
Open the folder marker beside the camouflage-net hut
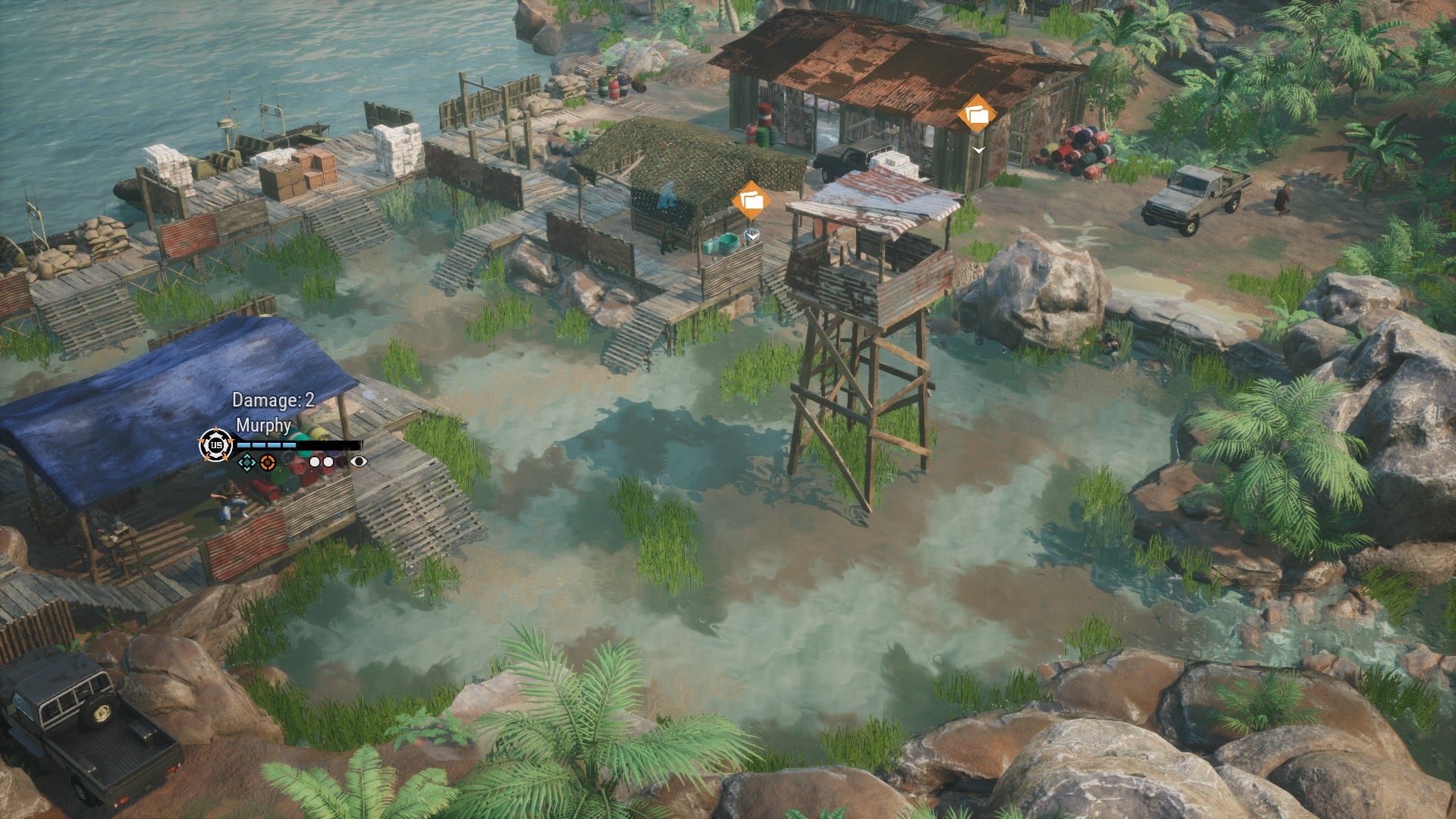pos(751,201)
